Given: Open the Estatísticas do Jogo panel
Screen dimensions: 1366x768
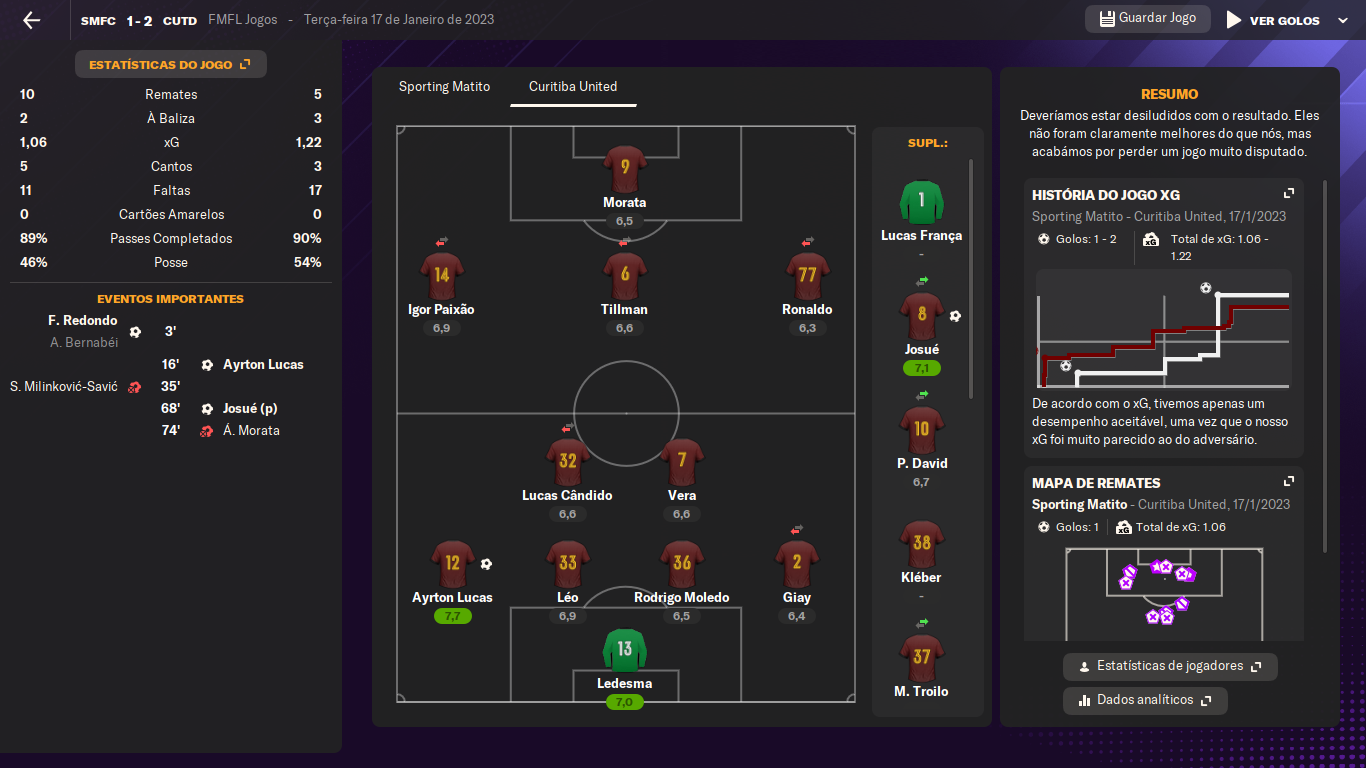Looking at the screenshot, I should click(x=170, y=65).
